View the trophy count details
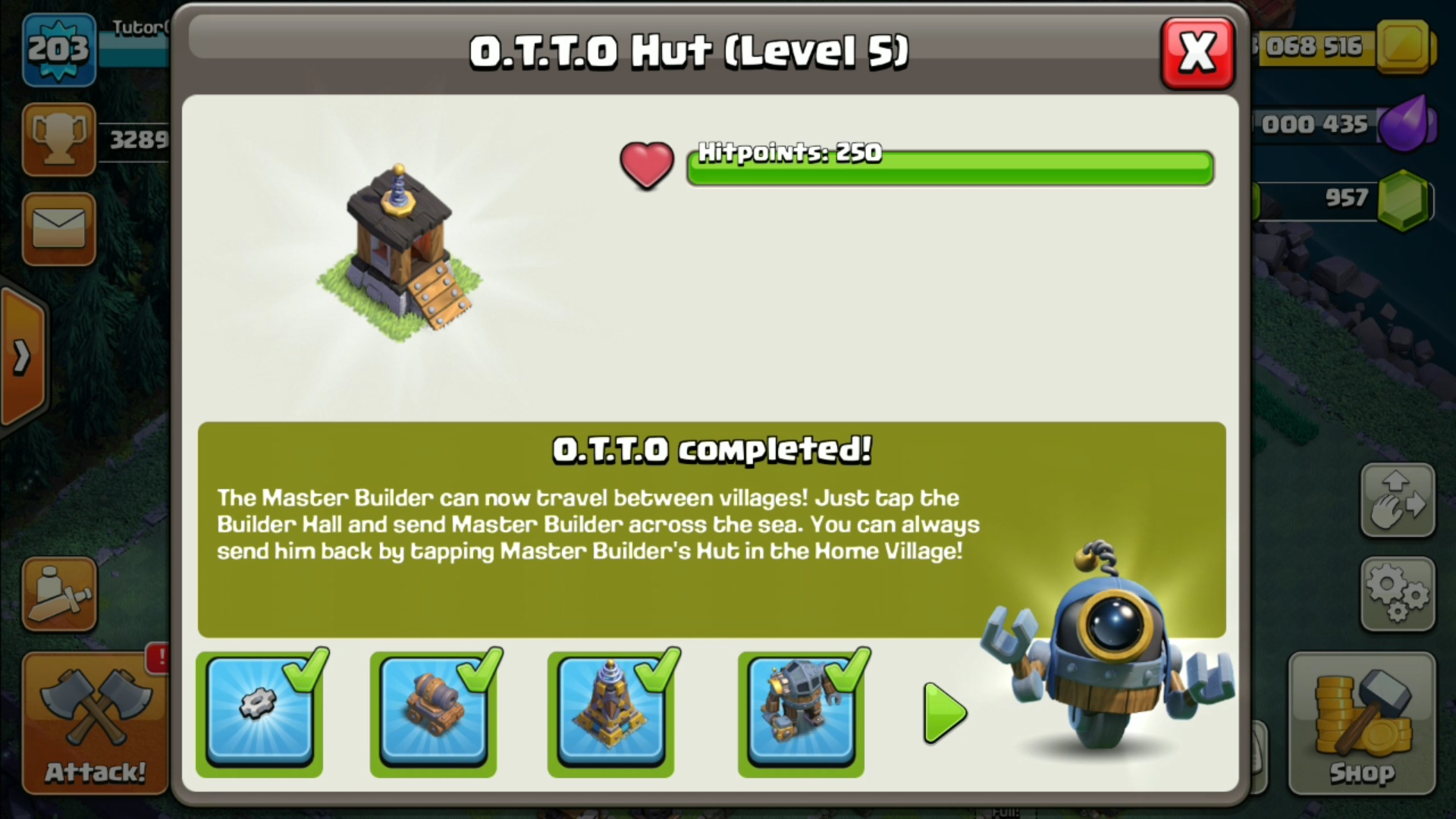This screenshot has width=1456, height=819. tap(59, 139)
